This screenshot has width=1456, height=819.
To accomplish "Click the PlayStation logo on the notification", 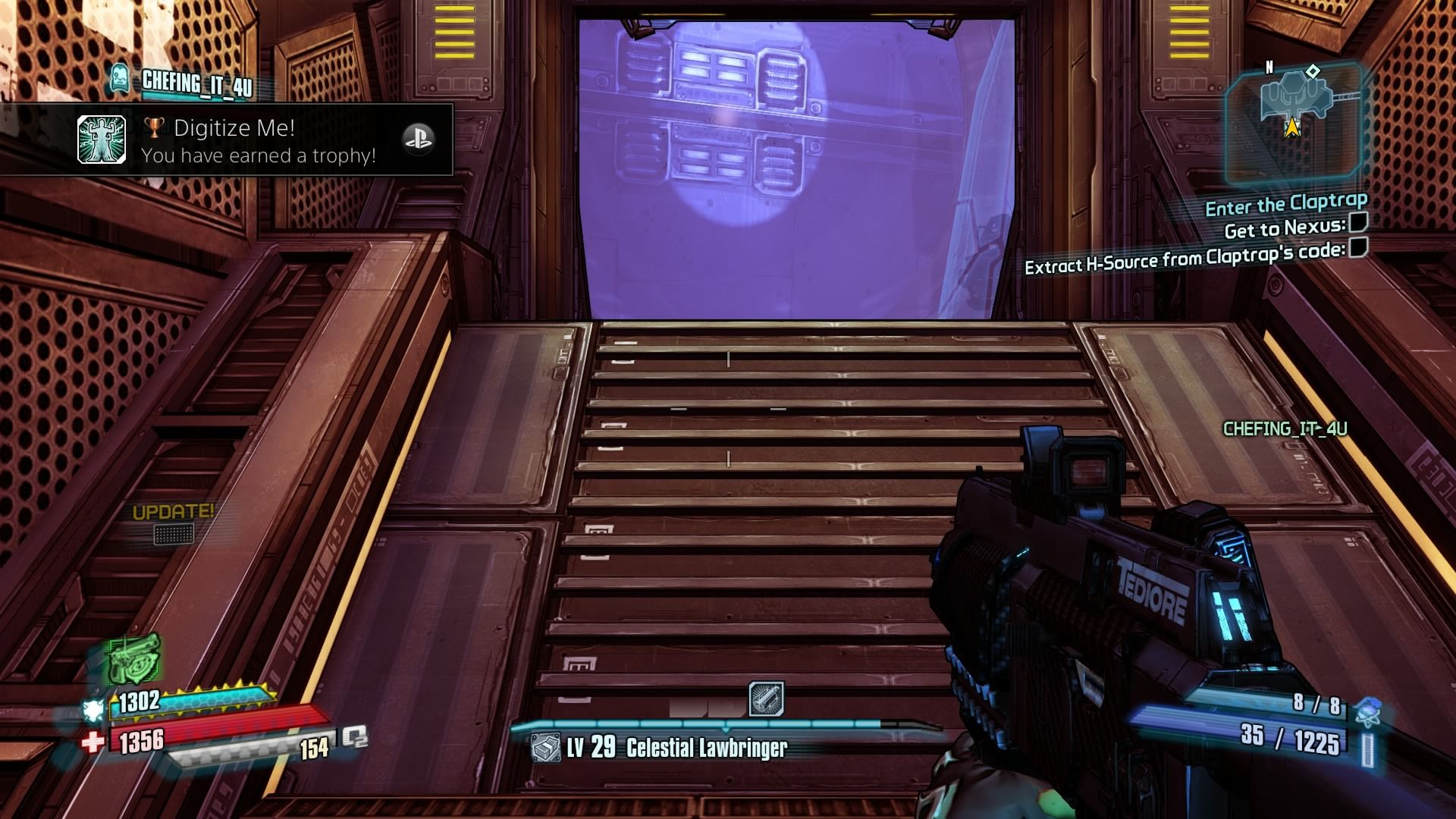I will pos(417,140).
